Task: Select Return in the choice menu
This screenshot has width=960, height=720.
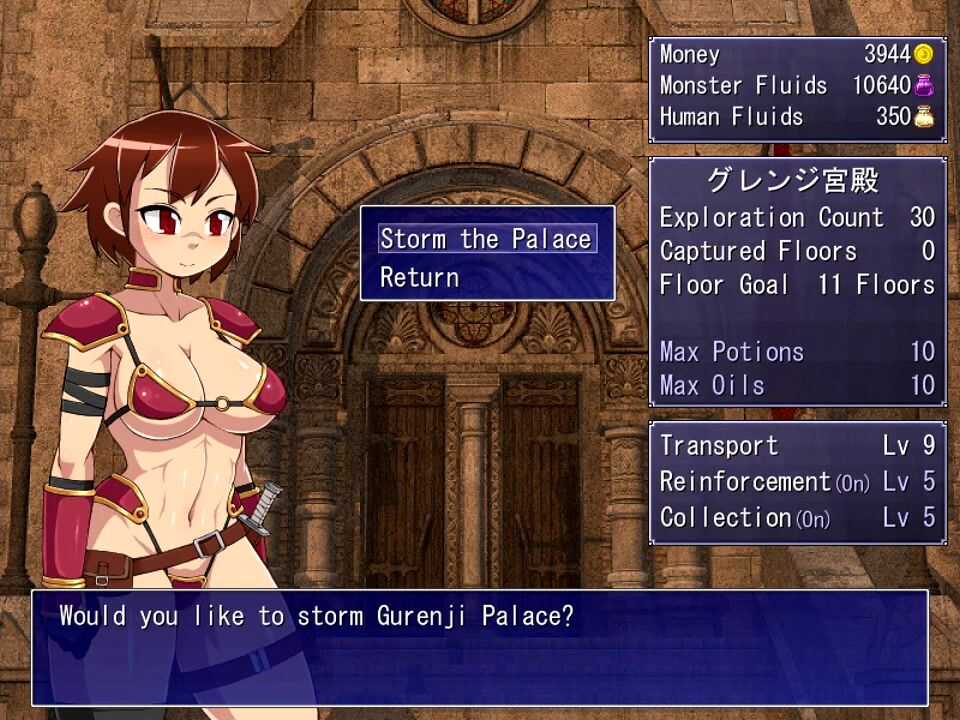Action: coord(419,277)
